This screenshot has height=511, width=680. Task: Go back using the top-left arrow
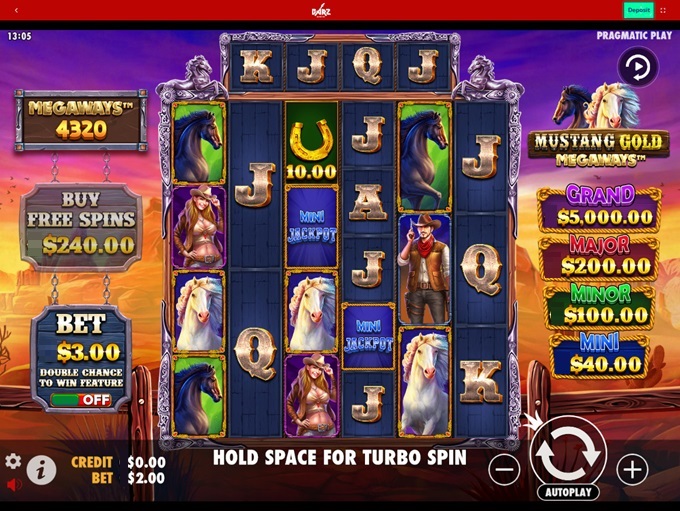(x=16, y=10)
